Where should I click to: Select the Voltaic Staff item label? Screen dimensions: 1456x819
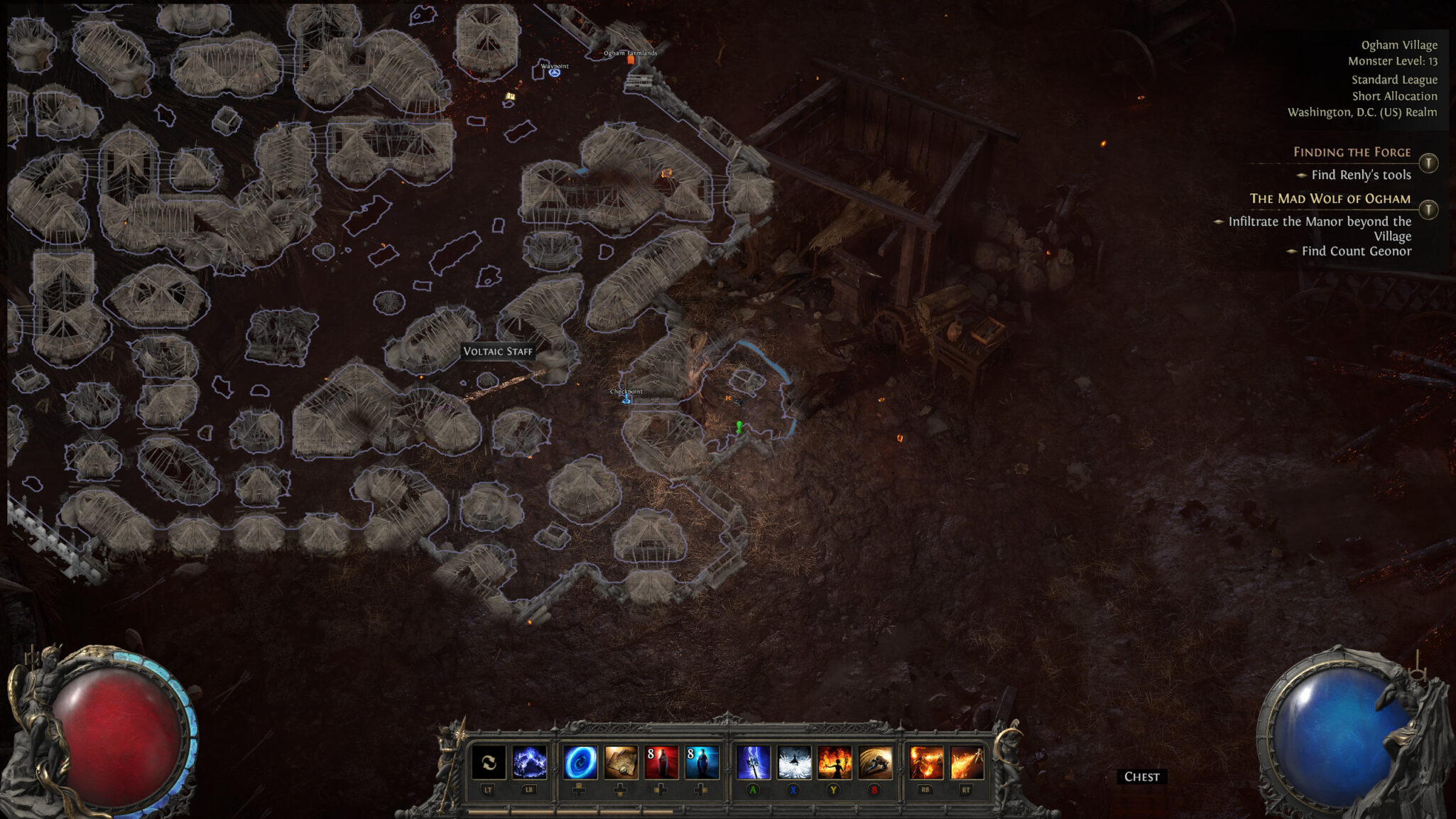pos(497,351)
